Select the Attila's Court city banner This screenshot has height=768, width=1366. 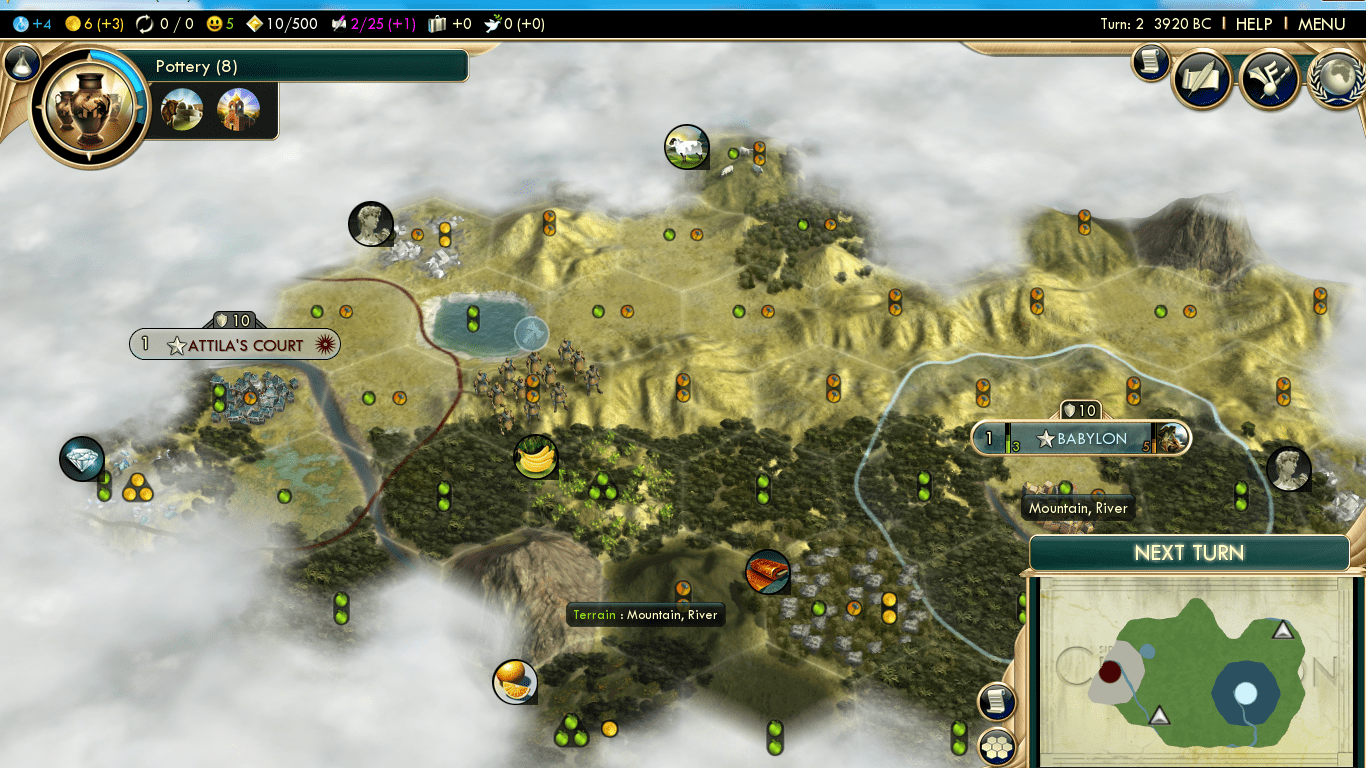[234, 343]
